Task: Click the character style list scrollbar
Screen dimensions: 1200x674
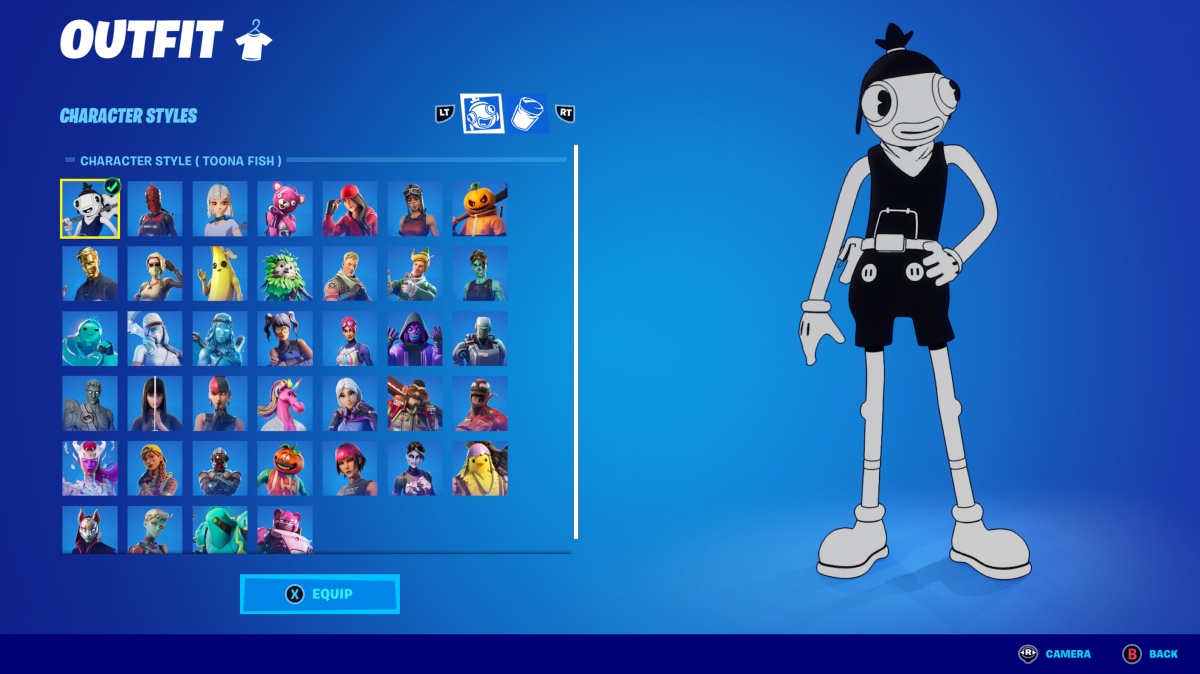Action: (576, 340)
